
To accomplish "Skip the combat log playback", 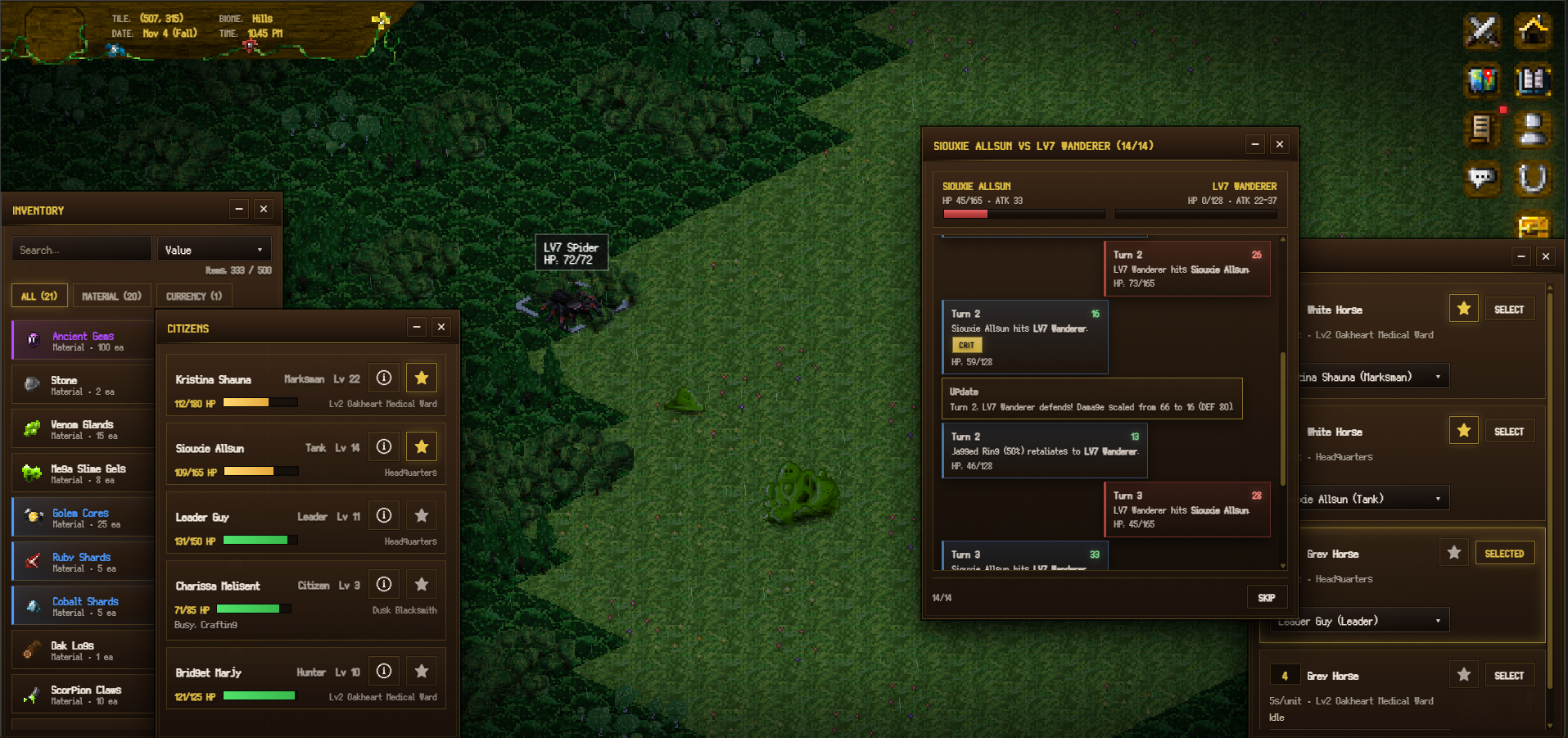I will (1266, 598).
